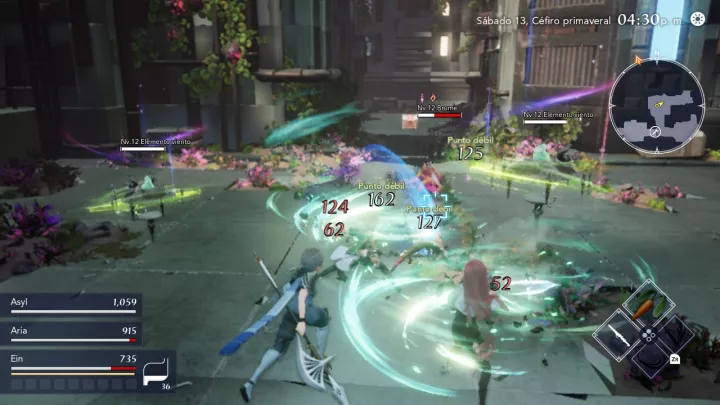This screenshot has height=405, width=720.
Task: Click the sun weather icon
Action: (x=698, y=20)
